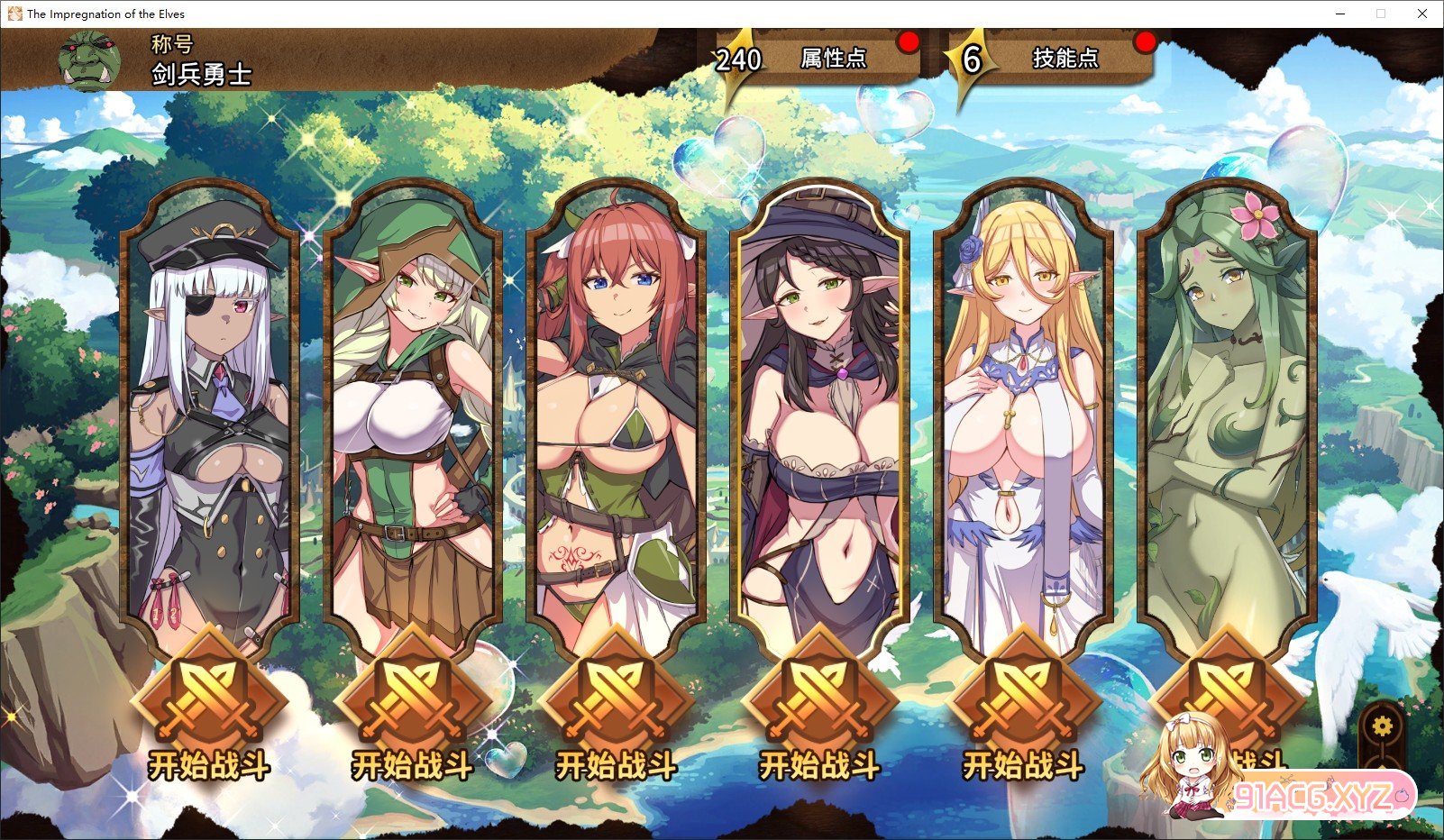The width and height of the screenshot is (1444, 840).
Task: Open settings with the gear icon
Action: click(x=1382, y=726)
